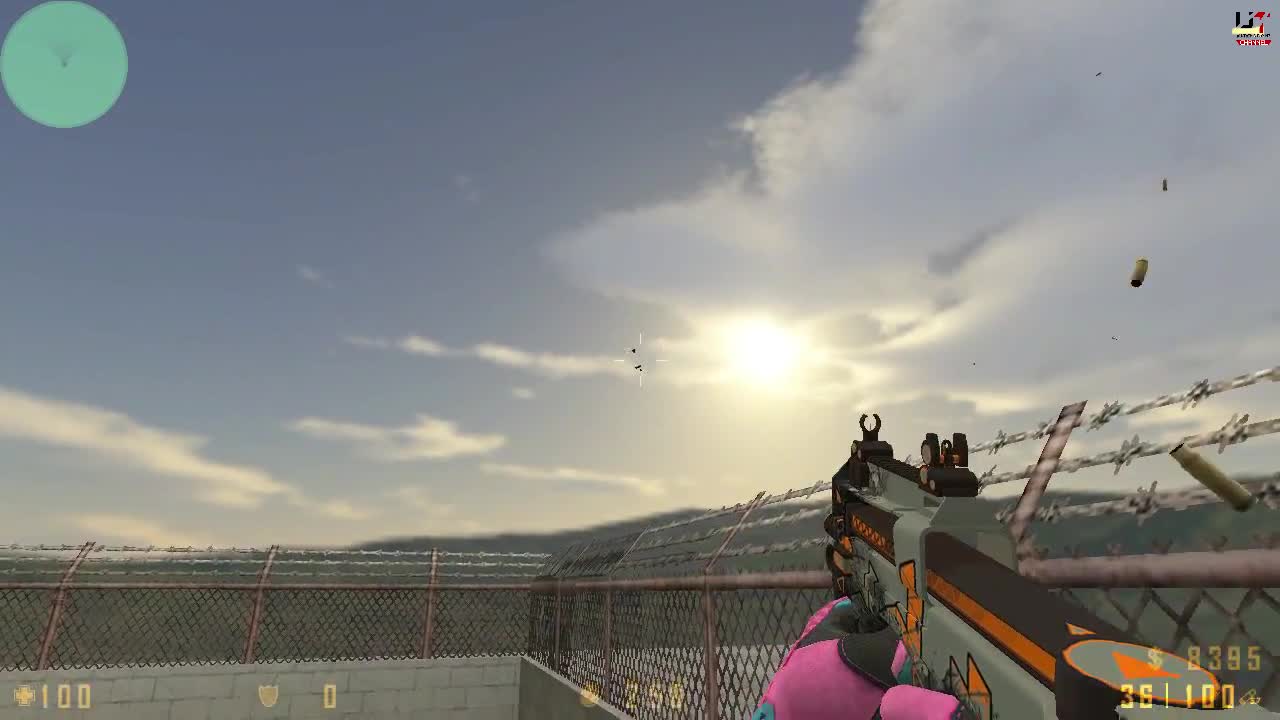The image size is (1280, 720).
Task: Click the player direction arrow on the radar
Action: pyautogui.click(x=64, y=57)
